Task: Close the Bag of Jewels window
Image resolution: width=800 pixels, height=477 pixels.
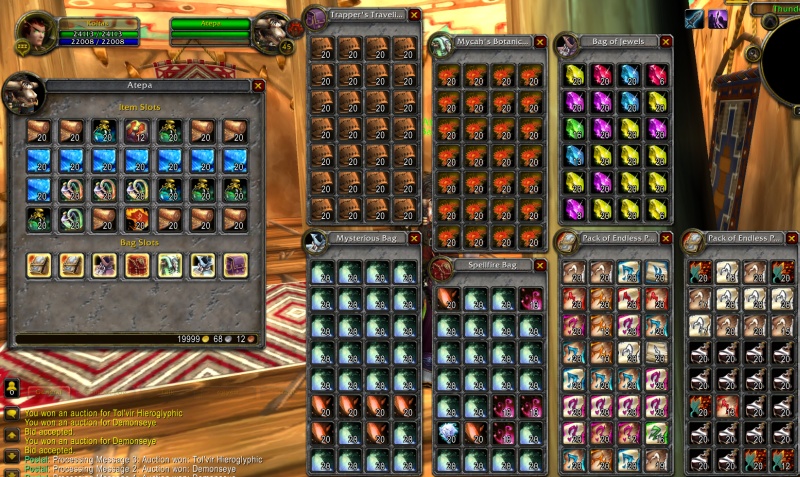Action: click(666, 42)
